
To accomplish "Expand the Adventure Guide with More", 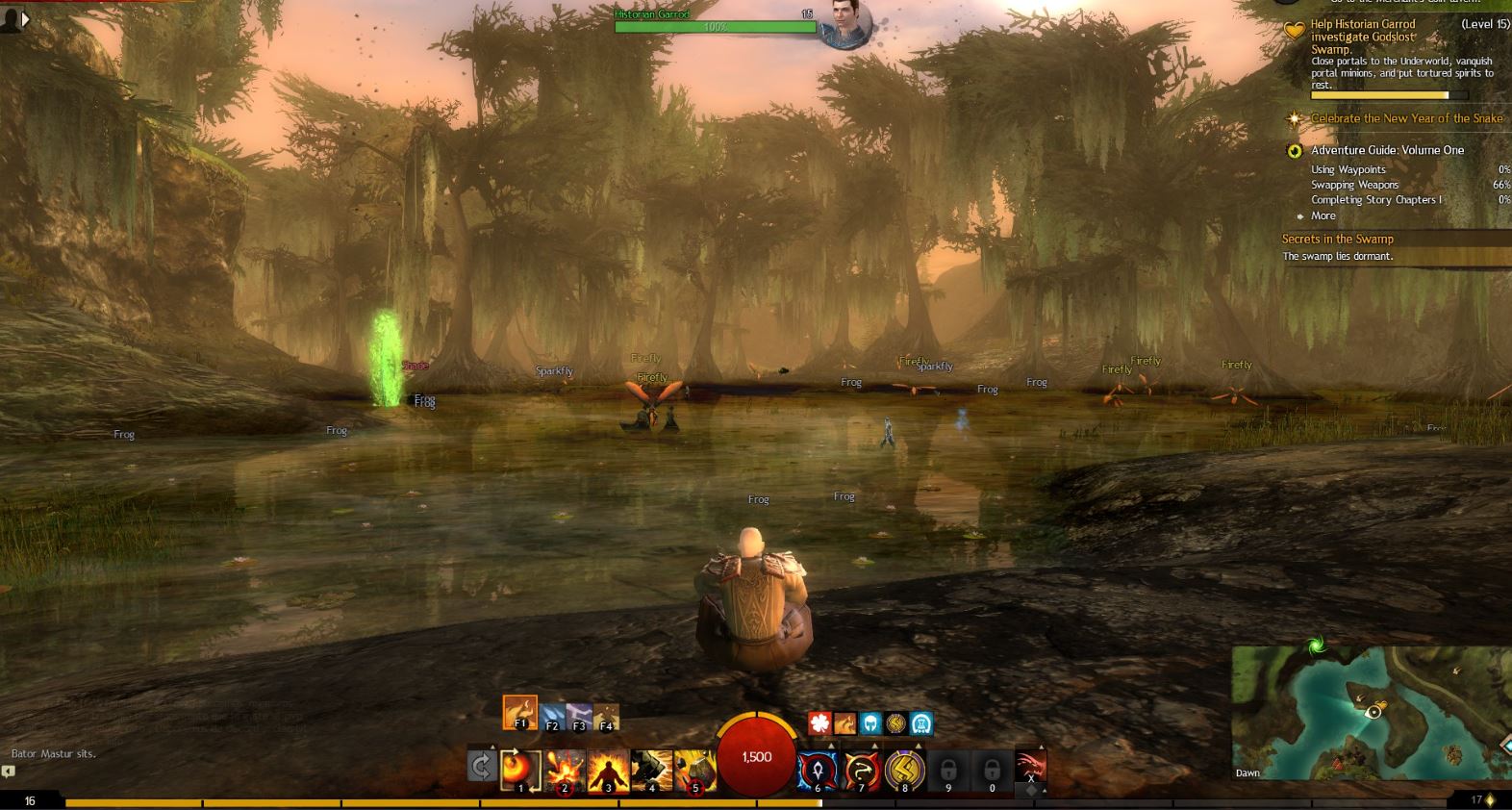I will 1323,216.
